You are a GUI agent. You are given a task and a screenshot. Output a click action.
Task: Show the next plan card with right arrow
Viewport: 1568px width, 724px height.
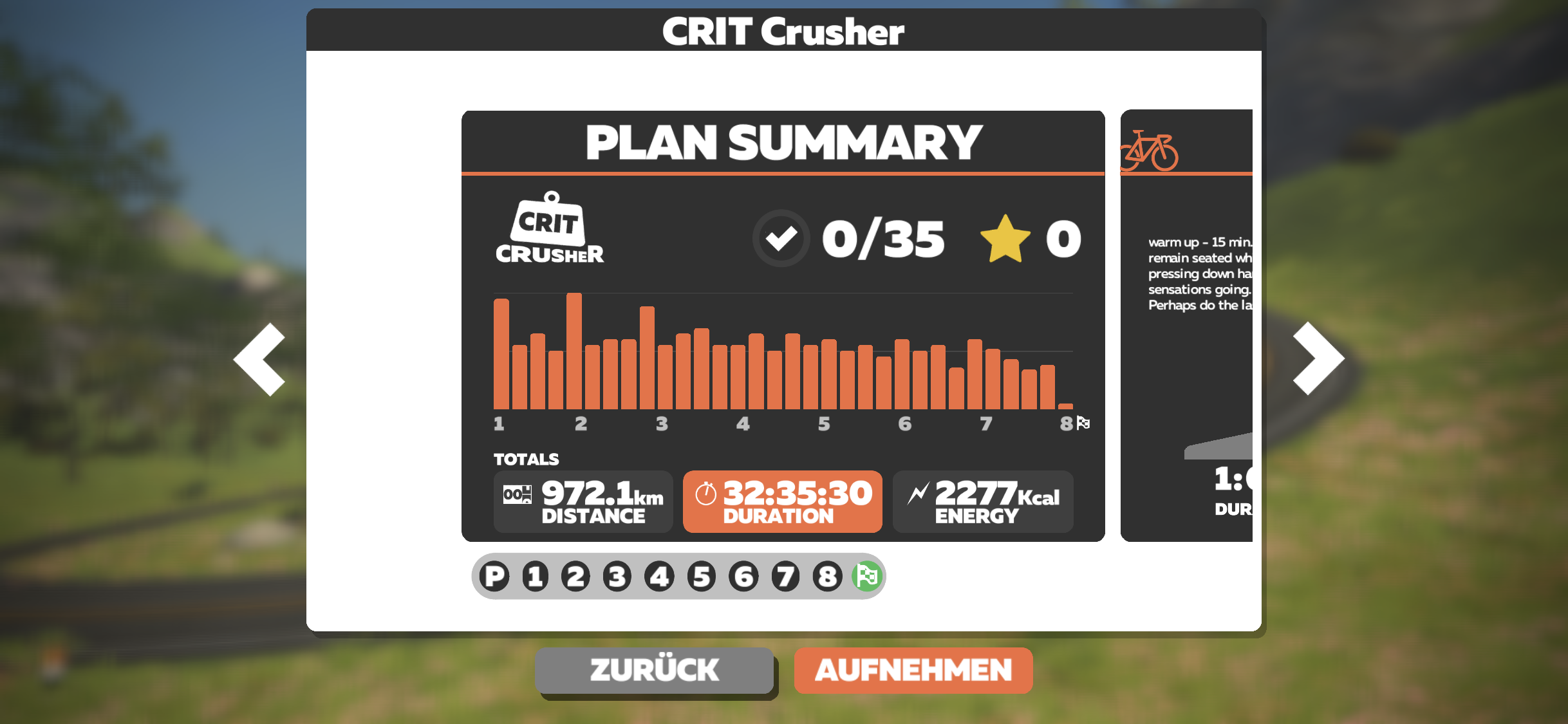point(1318,358)
